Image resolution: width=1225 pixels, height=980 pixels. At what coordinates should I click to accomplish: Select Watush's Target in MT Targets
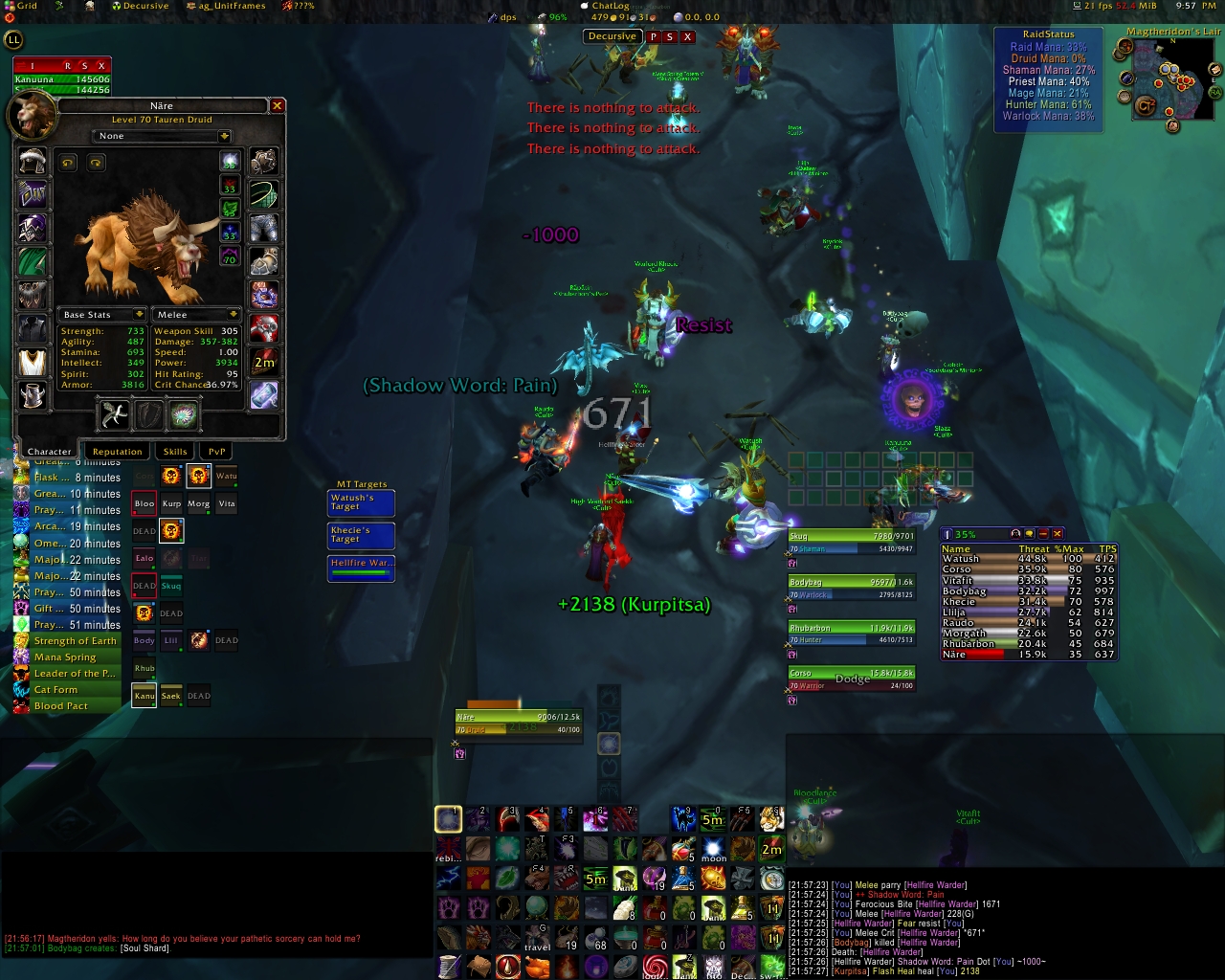coord(361,502)
